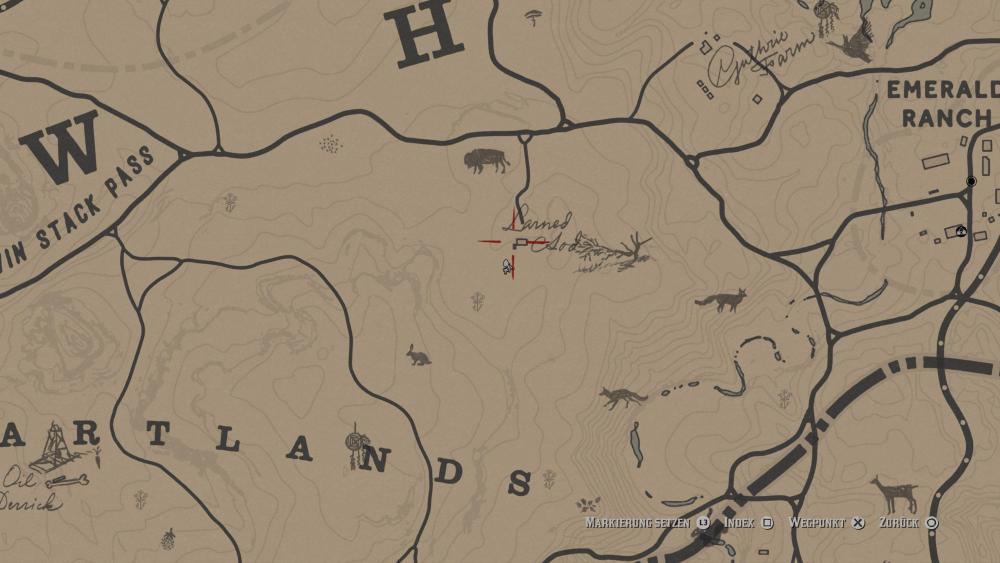Image resolution: width=1000 pixels, height=563 pixels.
Task: Select the Emerald Ranch location label
Action: click(x=938, y=103)
